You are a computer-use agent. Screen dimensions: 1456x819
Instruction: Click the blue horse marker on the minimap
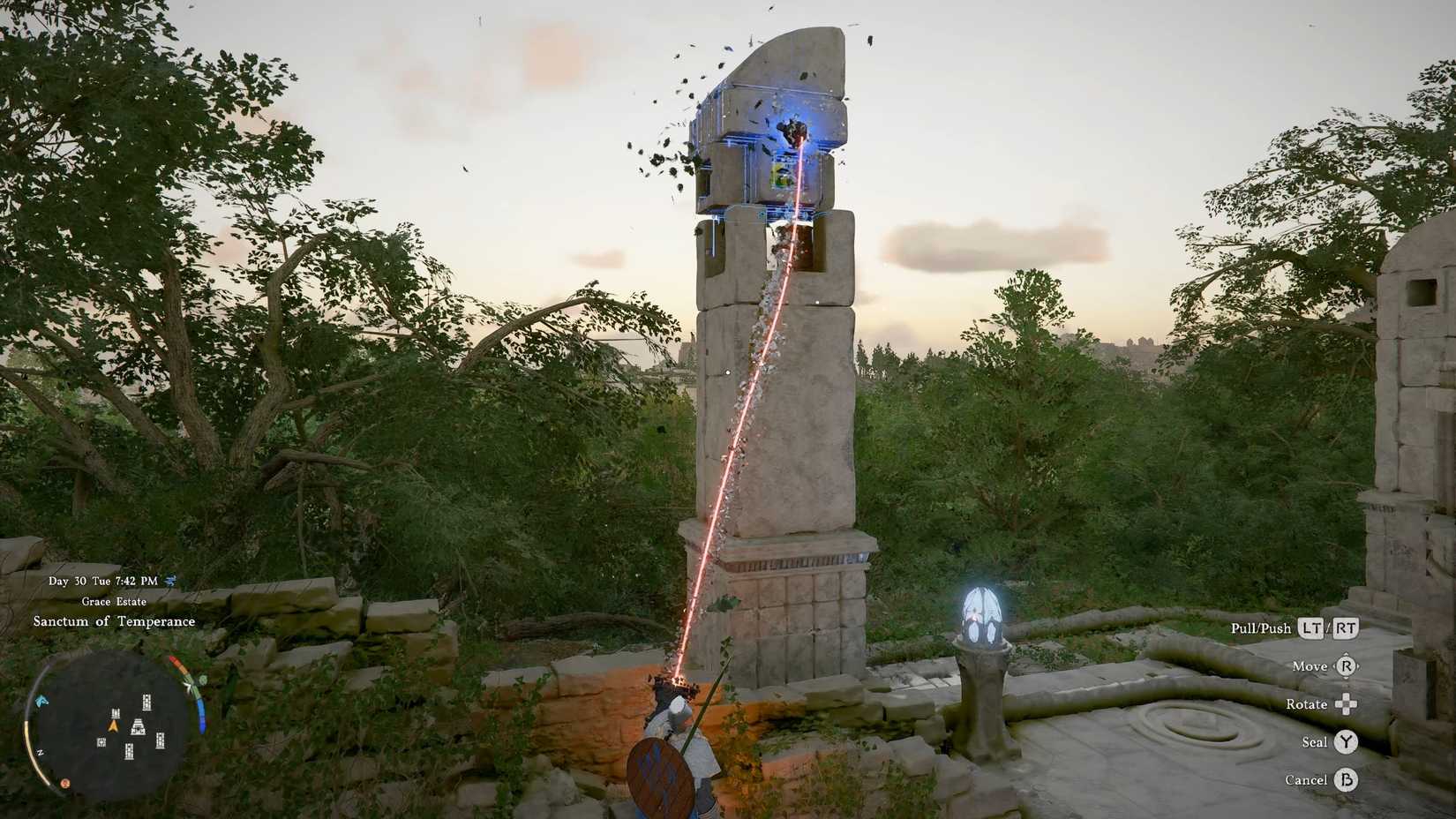[x=41, y=701]
